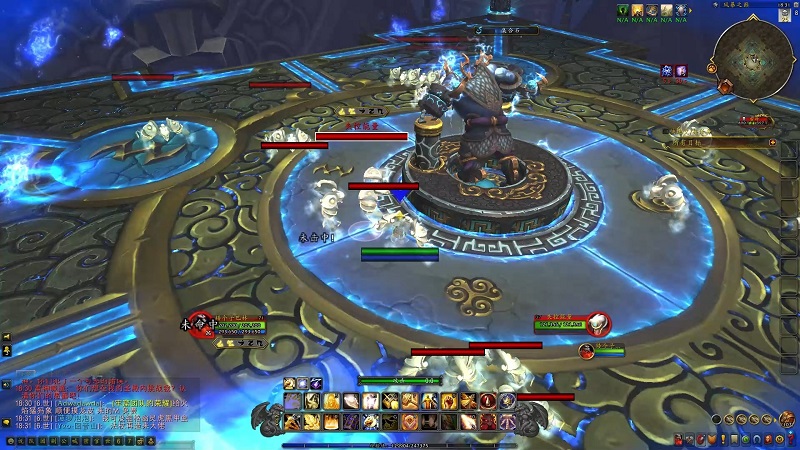The image size is (800, 450).
Task: Select the player portrait frame
Action: (199, 322)
